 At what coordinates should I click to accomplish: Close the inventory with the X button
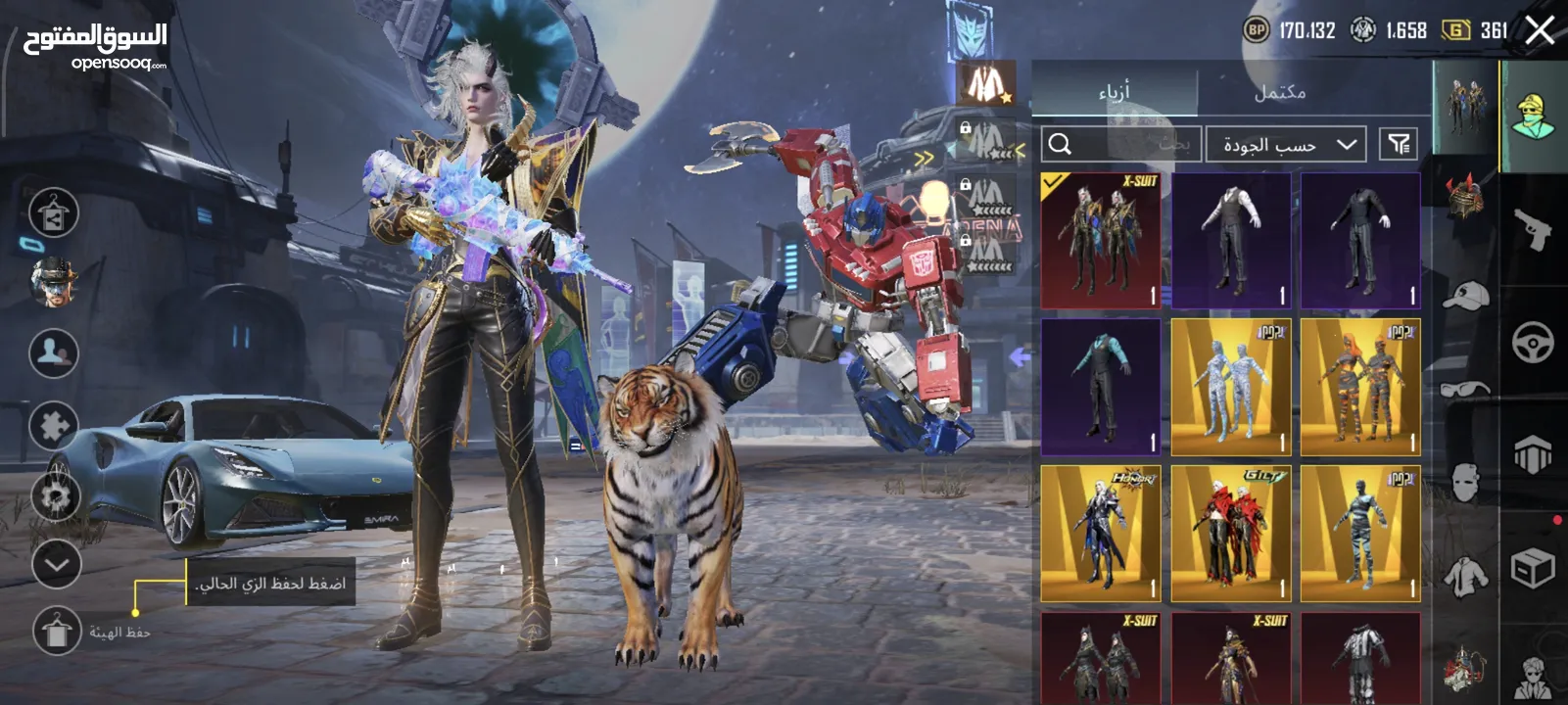(1539, 30)
